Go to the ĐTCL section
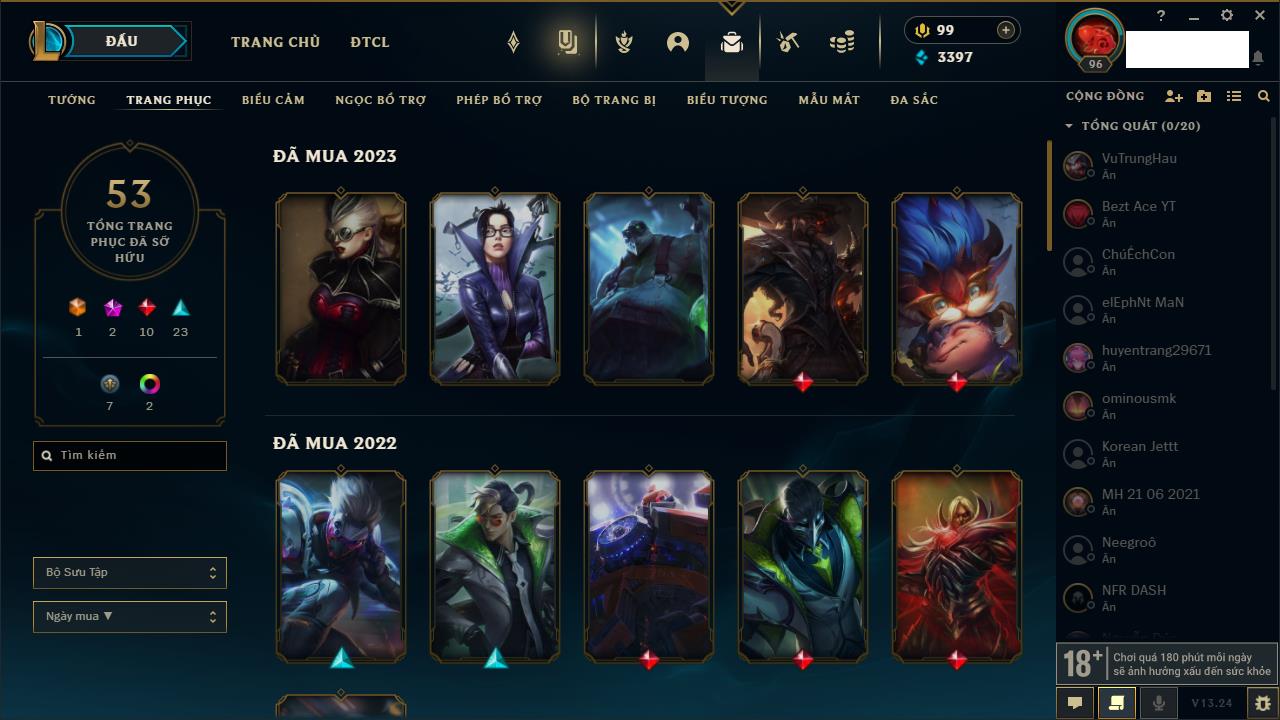The image size is (1280, 720). (x=370, y=42)
